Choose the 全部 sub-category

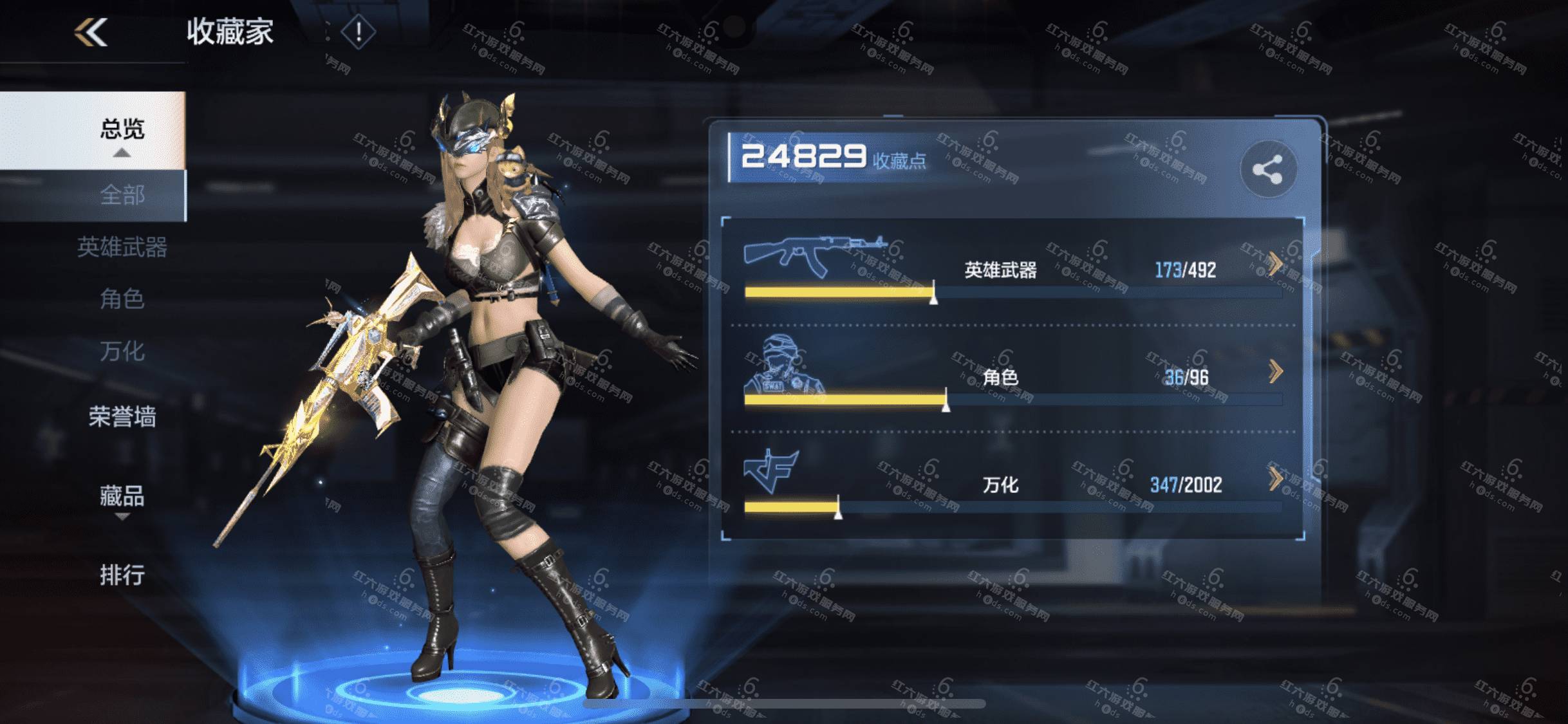click(x=122, y=195)
